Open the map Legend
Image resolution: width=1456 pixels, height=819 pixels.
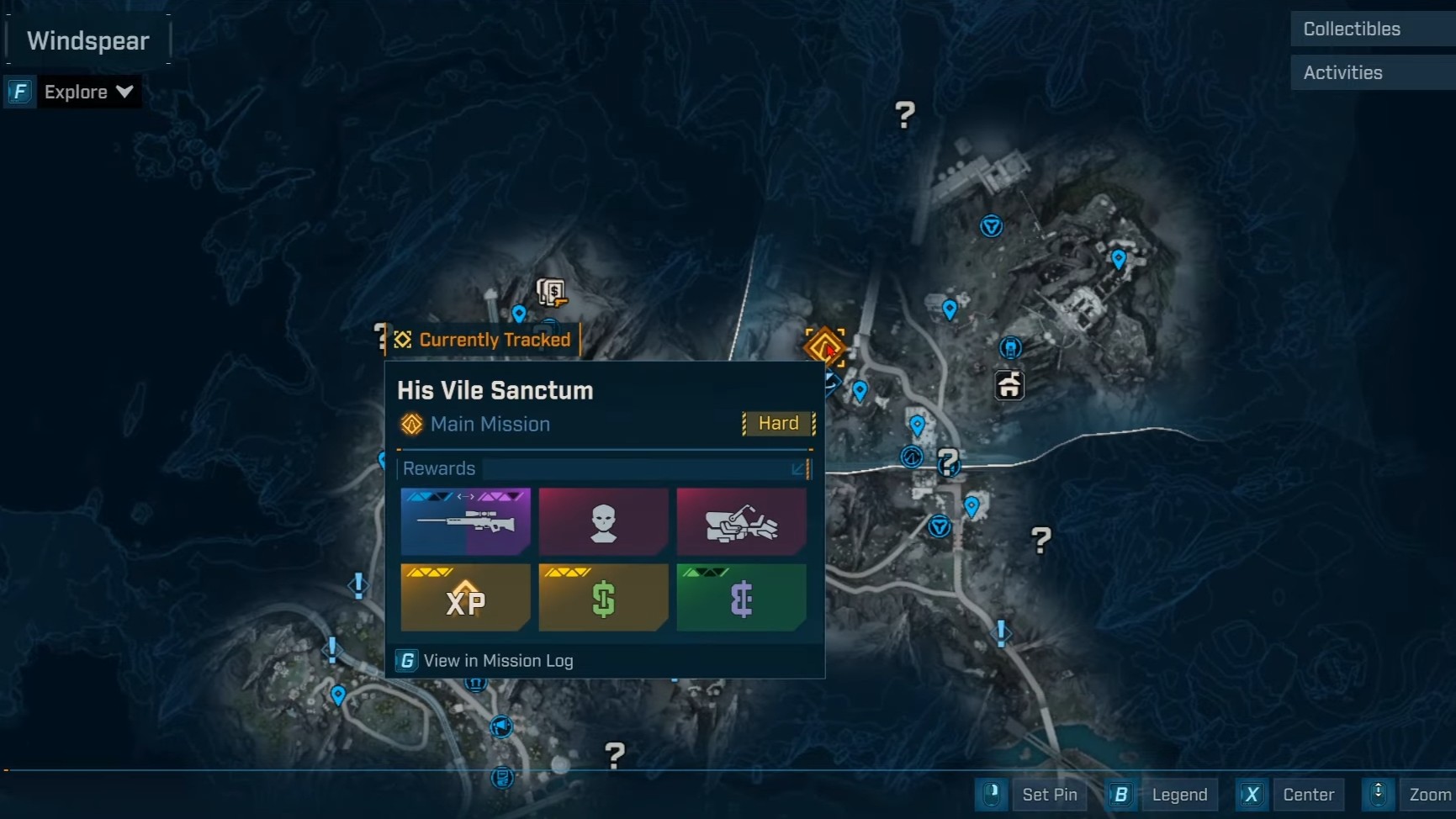point(1178,795)
